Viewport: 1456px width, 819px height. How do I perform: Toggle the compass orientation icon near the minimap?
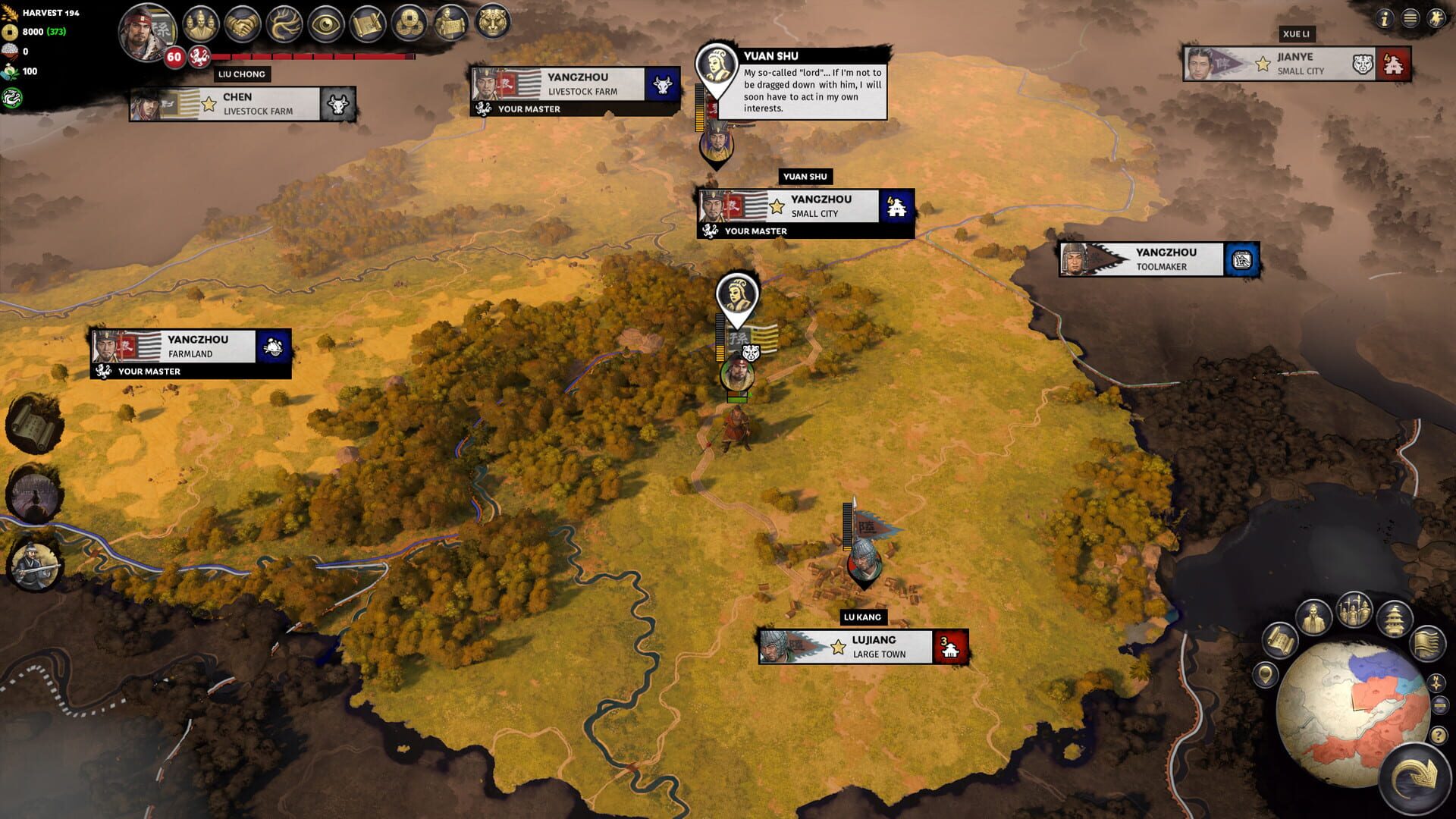click(1436, 684)
